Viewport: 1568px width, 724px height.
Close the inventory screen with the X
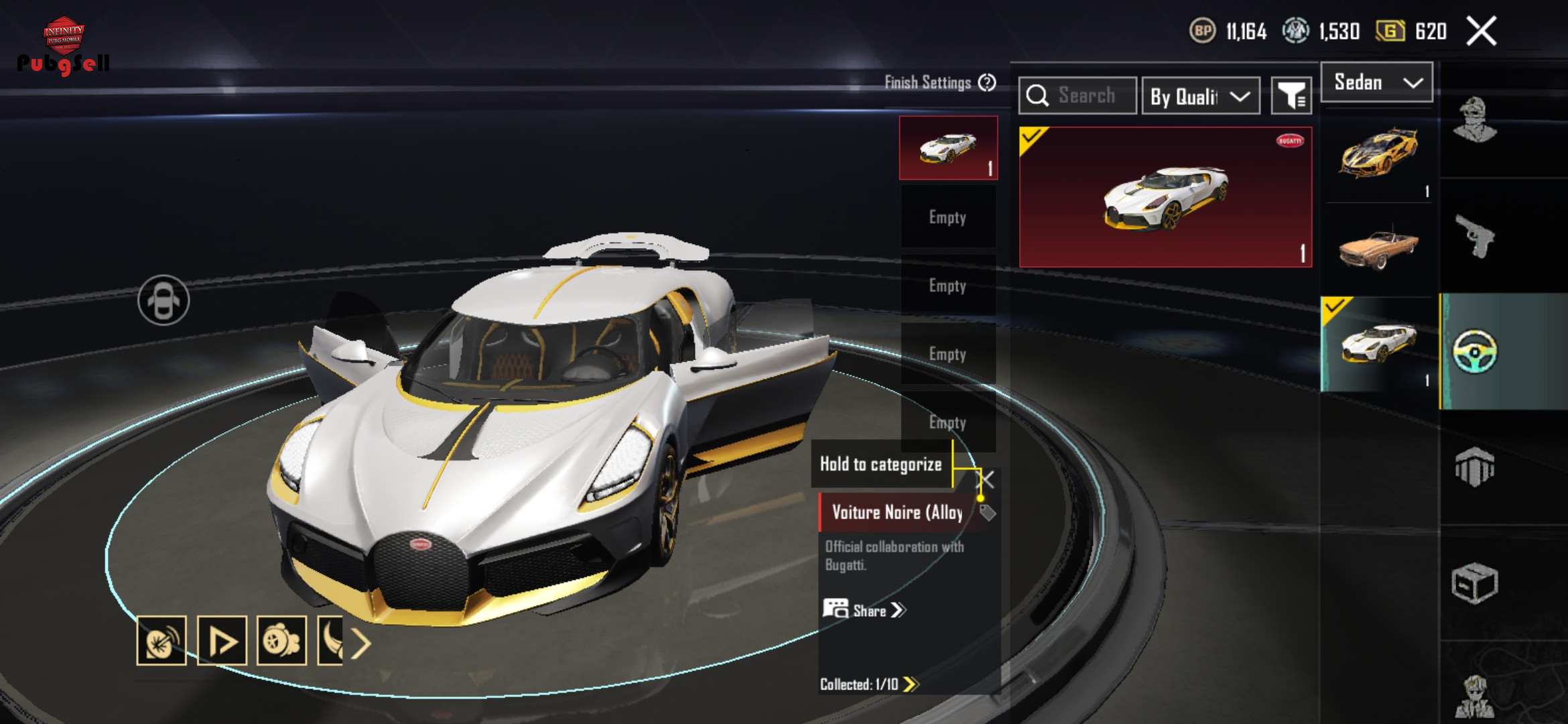click(1481, 32)
